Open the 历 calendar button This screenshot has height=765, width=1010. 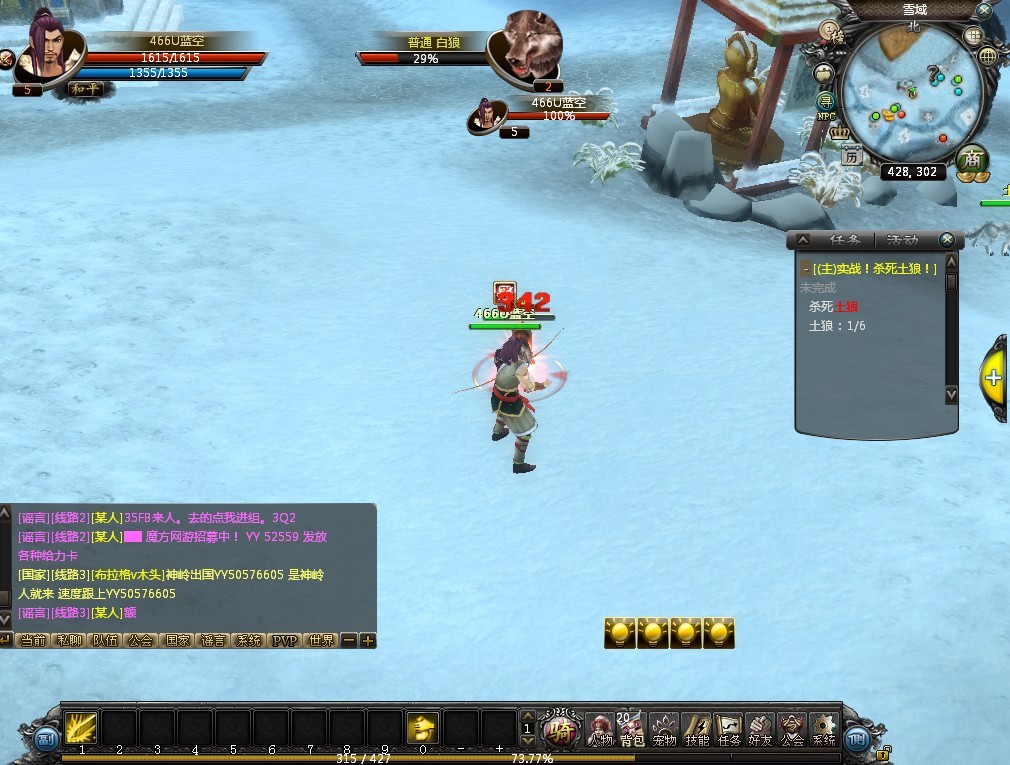tap(851, 155)
